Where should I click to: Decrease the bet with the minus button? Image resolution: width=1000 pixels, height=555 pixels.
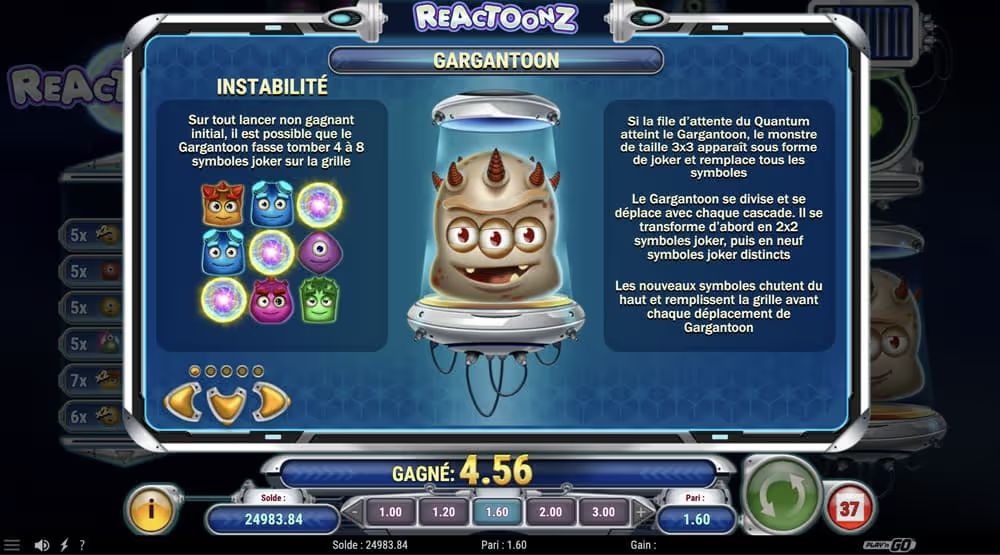pos(355,513)
